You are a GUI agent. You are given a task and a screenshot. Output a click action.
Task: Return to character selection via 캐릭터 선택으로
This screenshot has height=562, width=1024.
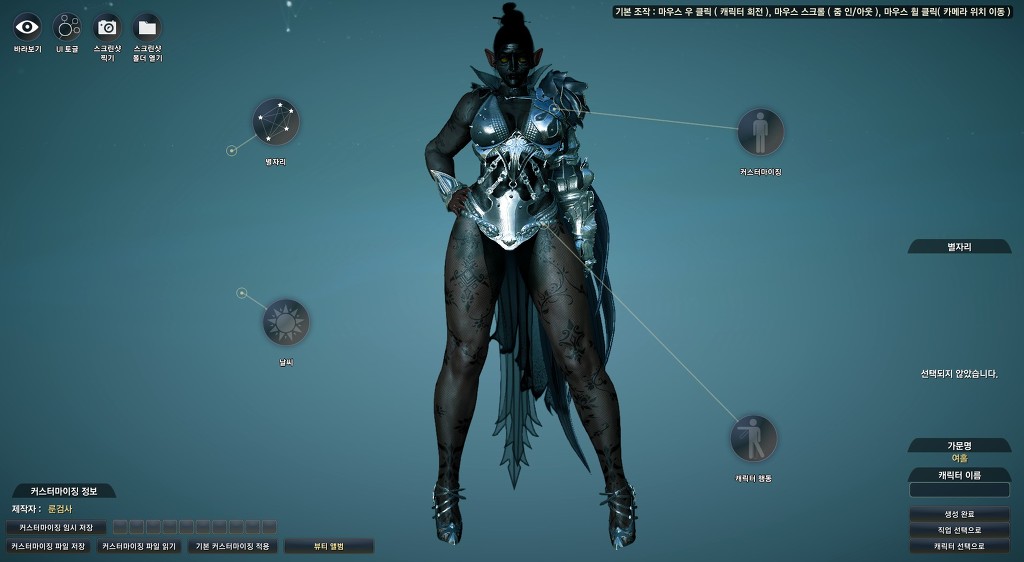point(959,547)
